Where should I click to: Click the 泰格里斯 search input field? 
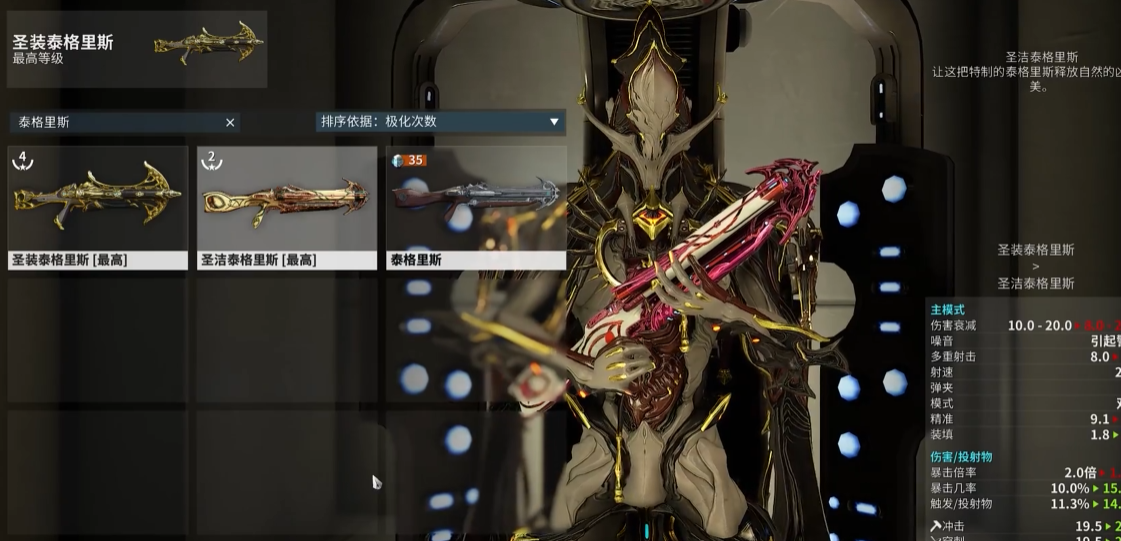tap(115, 122)
